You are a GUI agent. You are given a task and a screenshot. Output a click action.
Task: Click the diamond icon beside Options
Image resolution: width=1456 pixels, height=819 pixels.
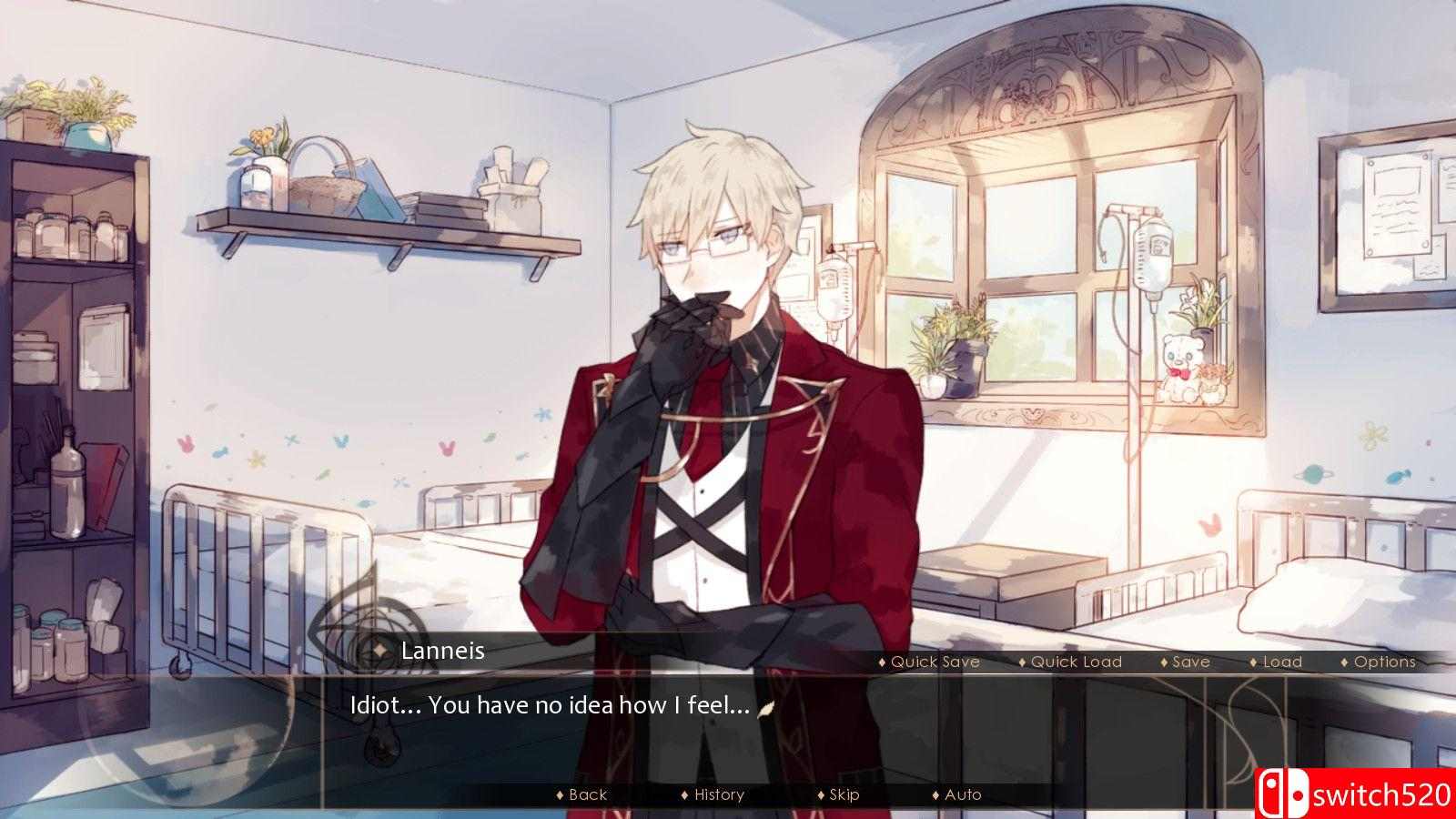[x=1346, y=662]
